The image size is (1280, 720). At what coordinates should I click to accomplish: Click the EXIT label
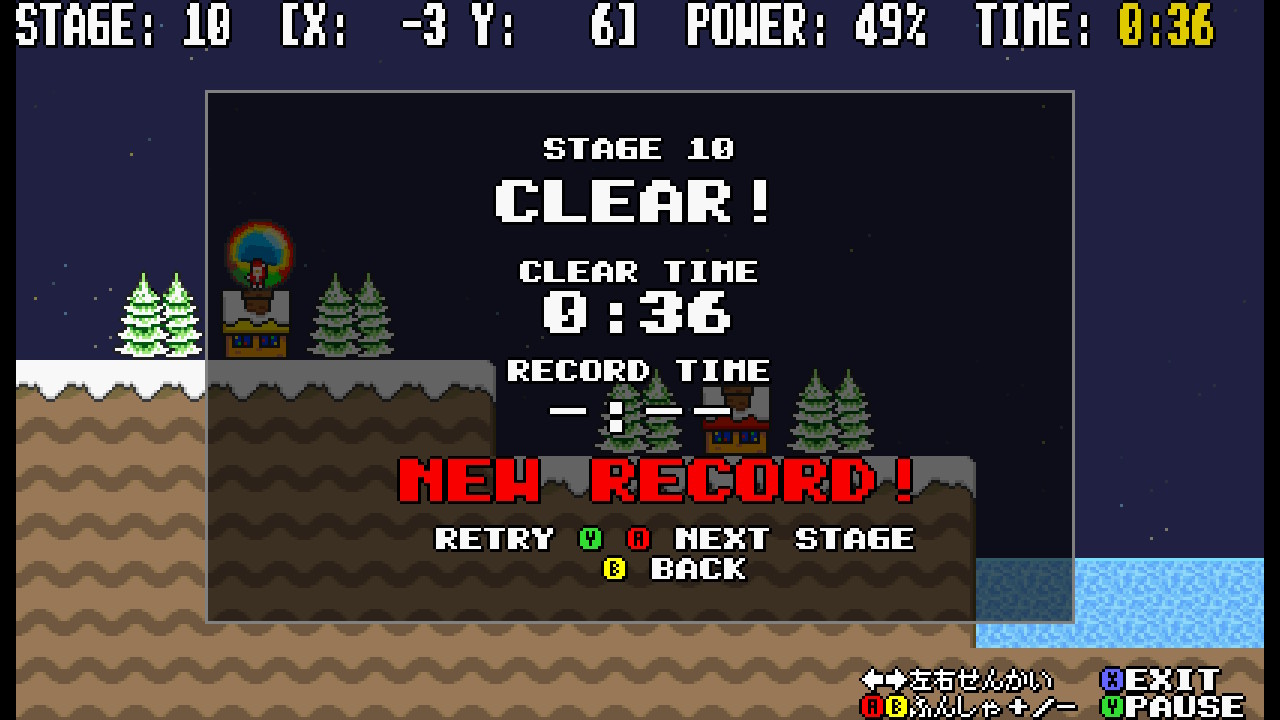click(1173, 680)
